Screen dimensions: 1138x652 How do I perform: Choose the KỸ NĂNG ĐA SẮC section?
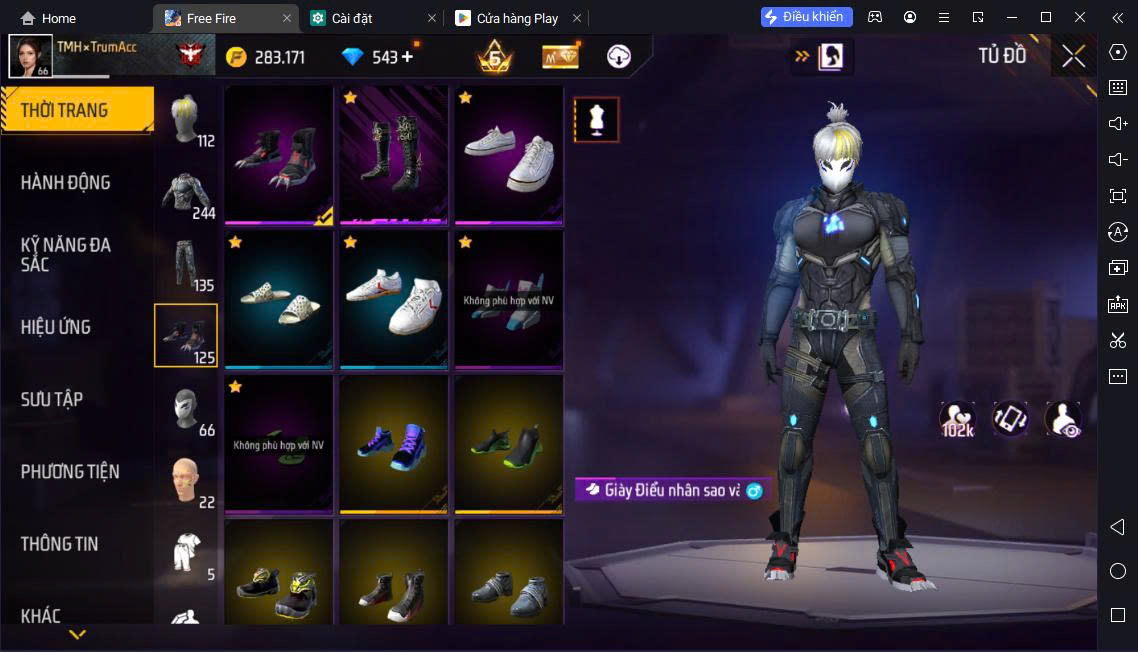tap(66, 254)
